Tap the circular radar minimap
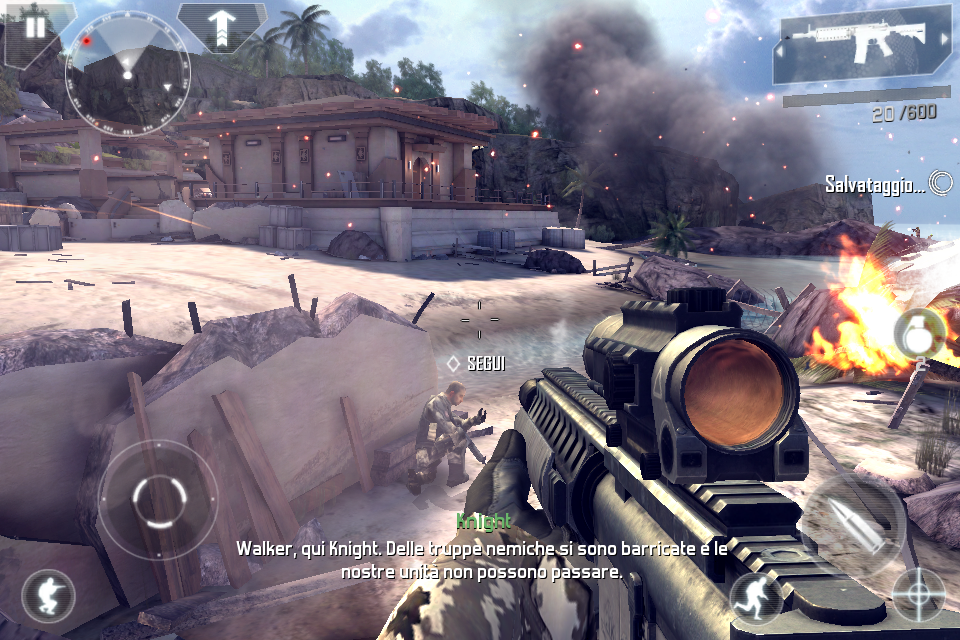The width and height of the screenshot is (960, 640). click(126, 70)
